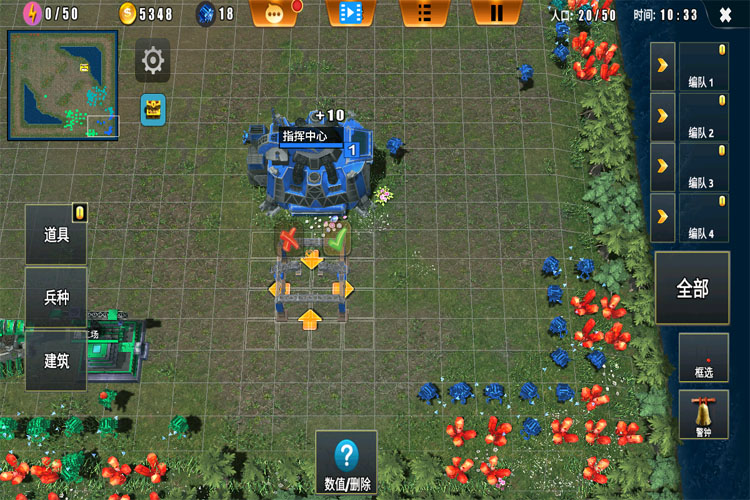This screenshot has height=500, width=750.
Task: Open settings with the gear icon
Action: [x=152, y=61]
